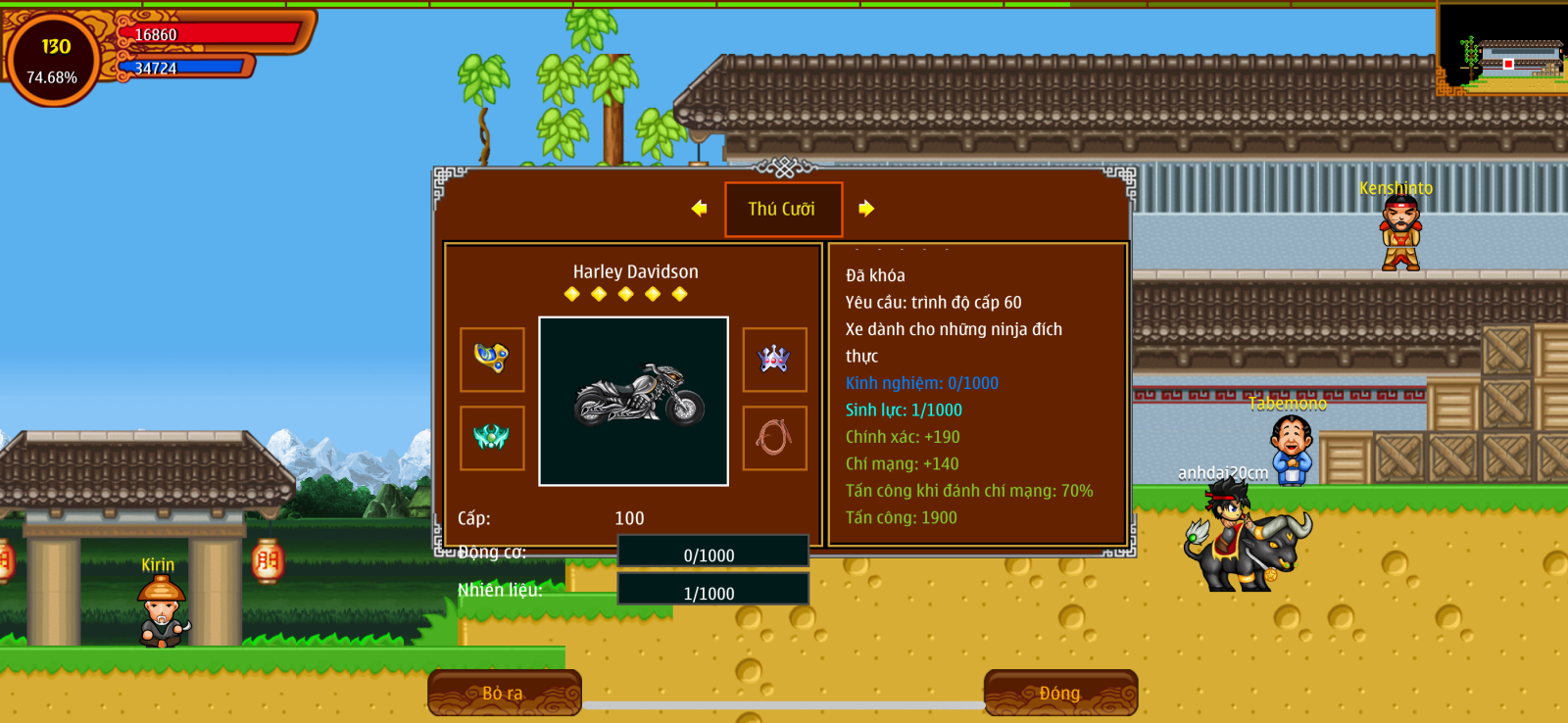Go to next tab with right arrow
The width and height of the screenshot is (1568, 723).
866,209
